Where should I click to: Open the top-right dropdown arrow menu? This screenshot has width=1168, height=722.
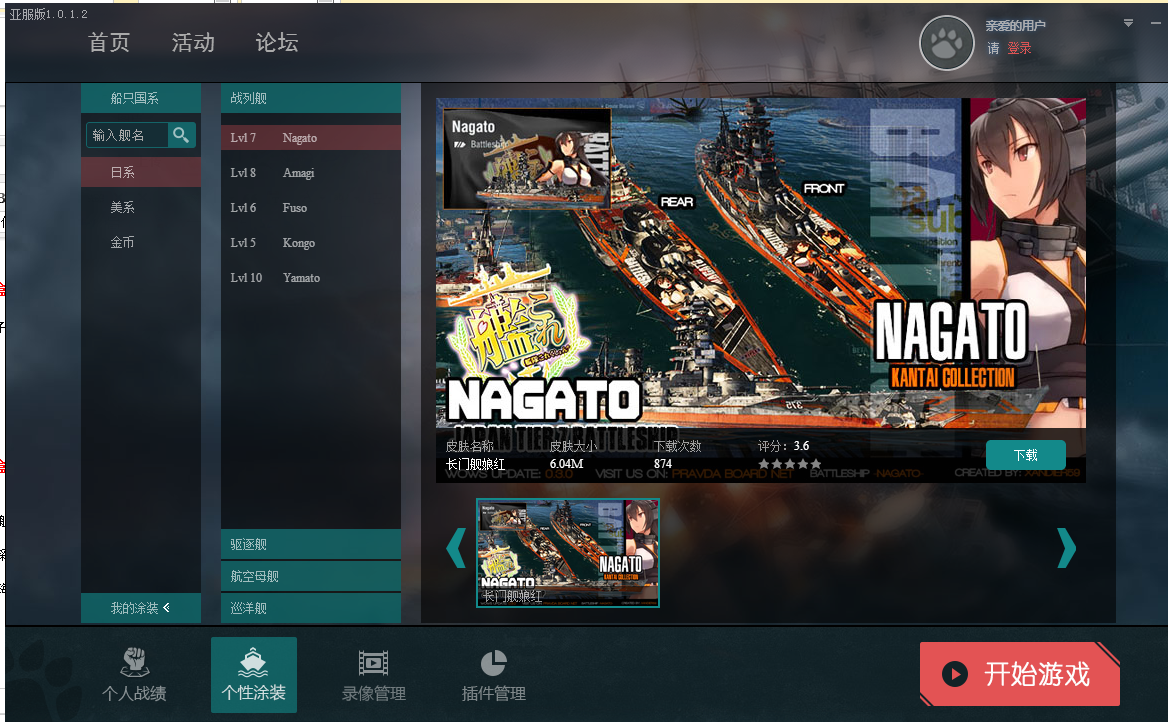point(1128,23)
